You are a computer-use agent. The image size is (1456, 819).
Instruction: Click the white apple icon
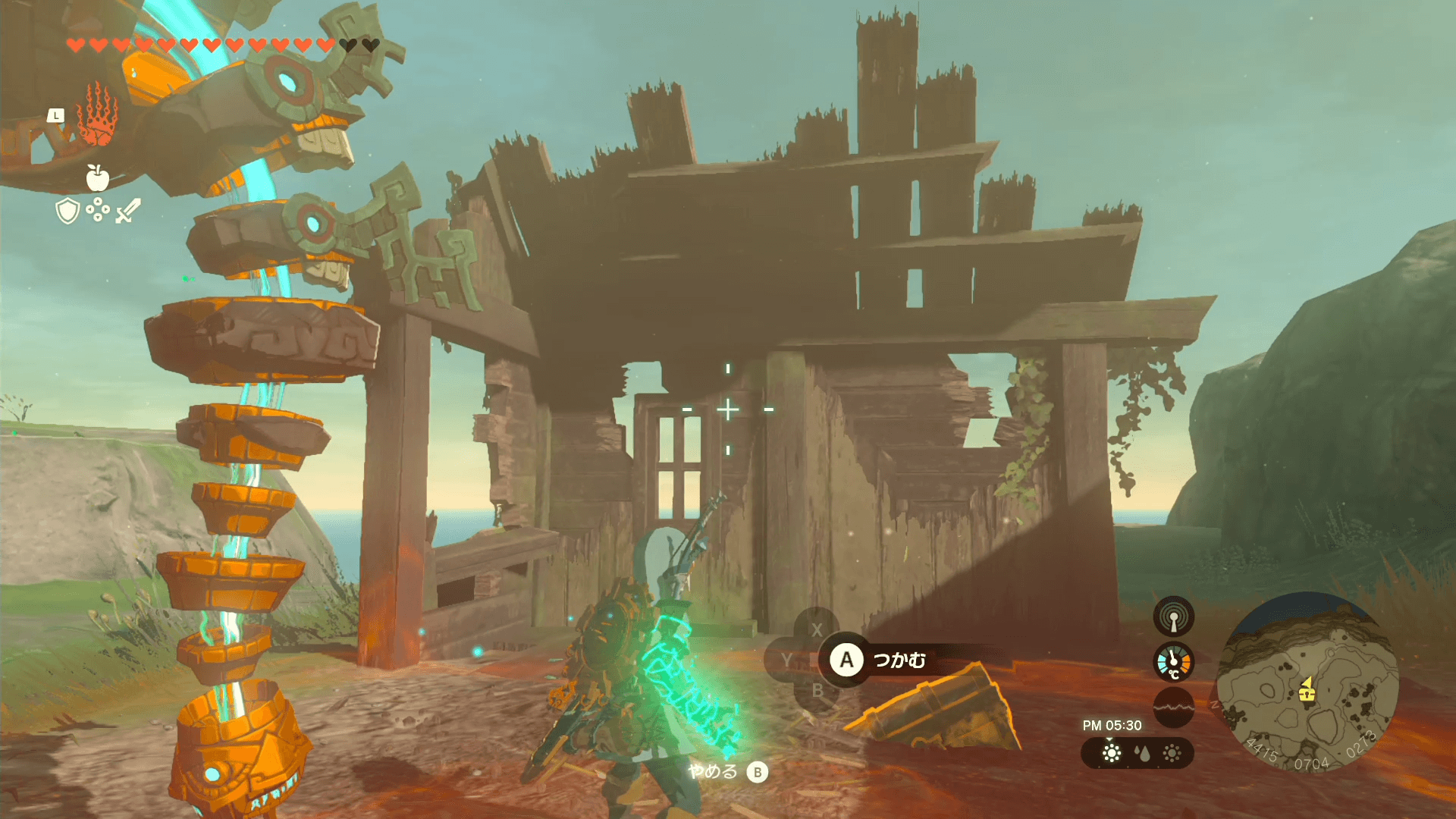point(97,177)
